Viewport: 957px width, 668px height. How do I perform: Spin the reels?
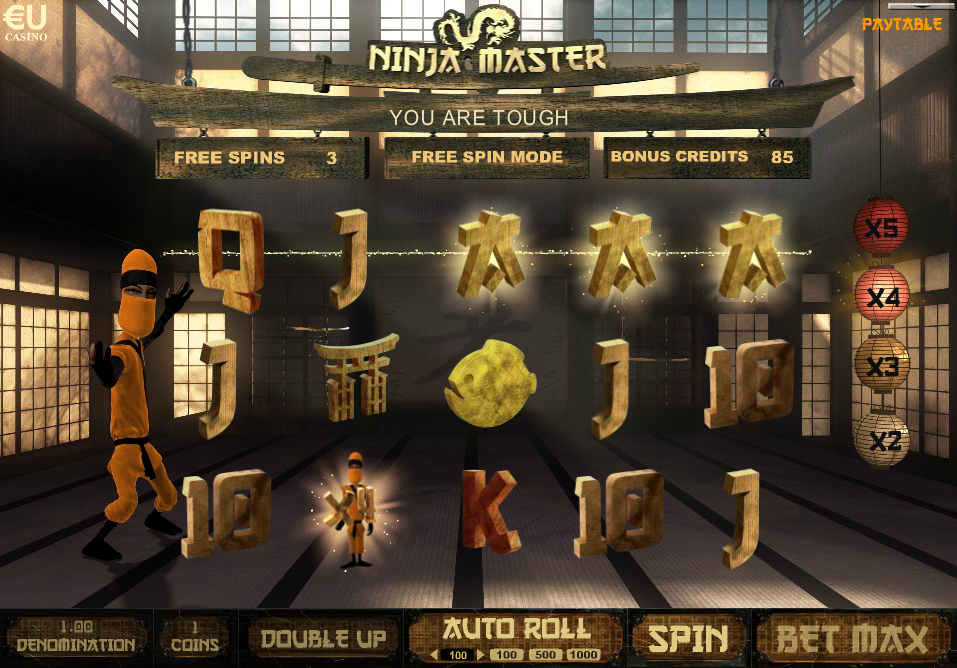pos(687,638)
